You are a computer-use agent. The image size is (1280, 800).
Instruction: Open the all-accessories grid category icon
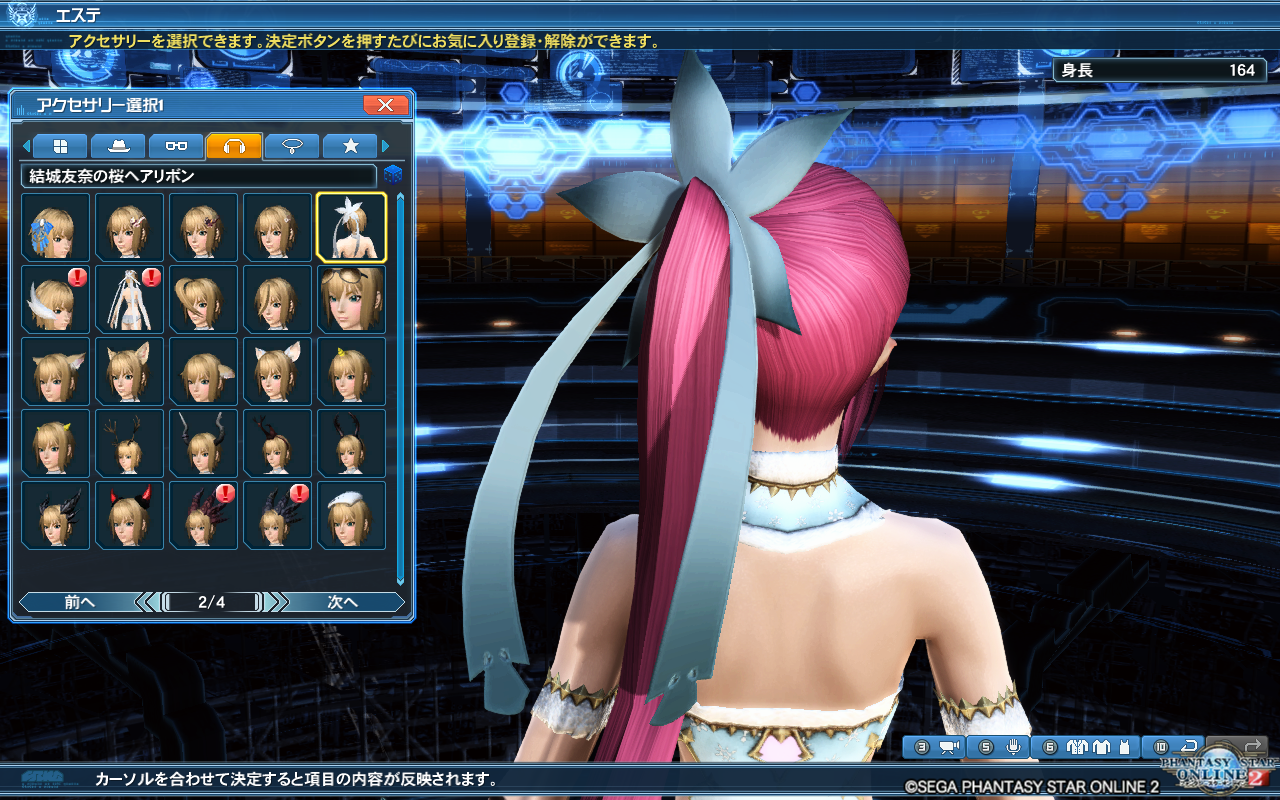coord(57,145)
